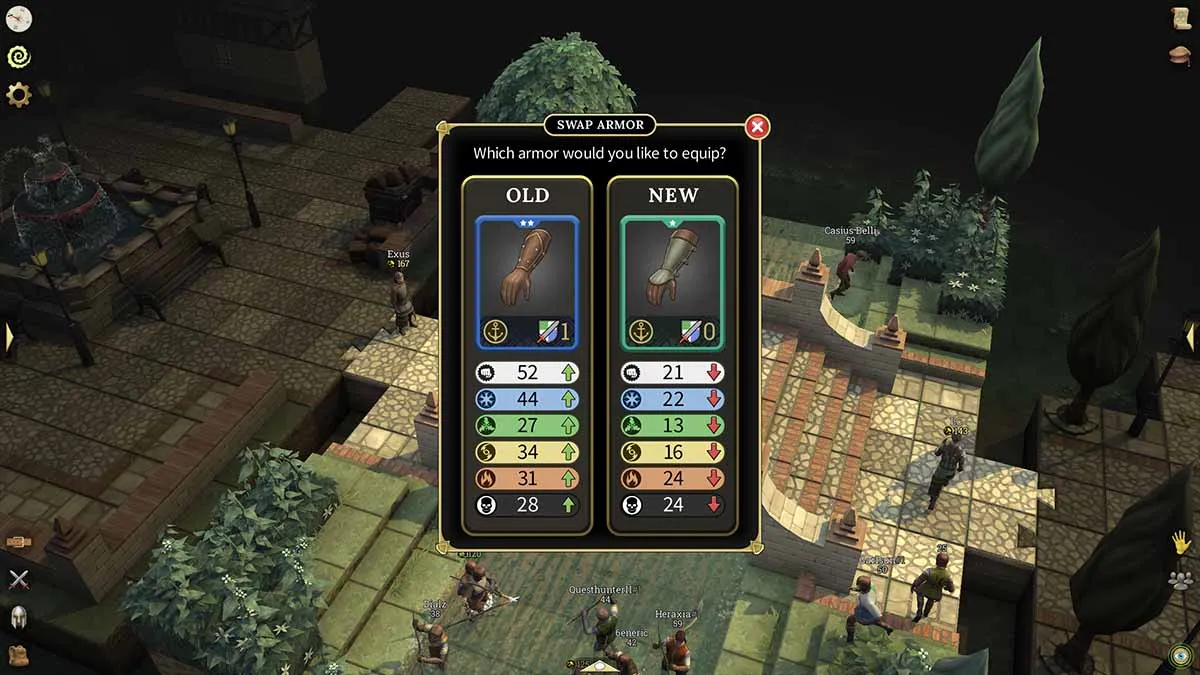Click the clock icon

[x=19, y=18]
